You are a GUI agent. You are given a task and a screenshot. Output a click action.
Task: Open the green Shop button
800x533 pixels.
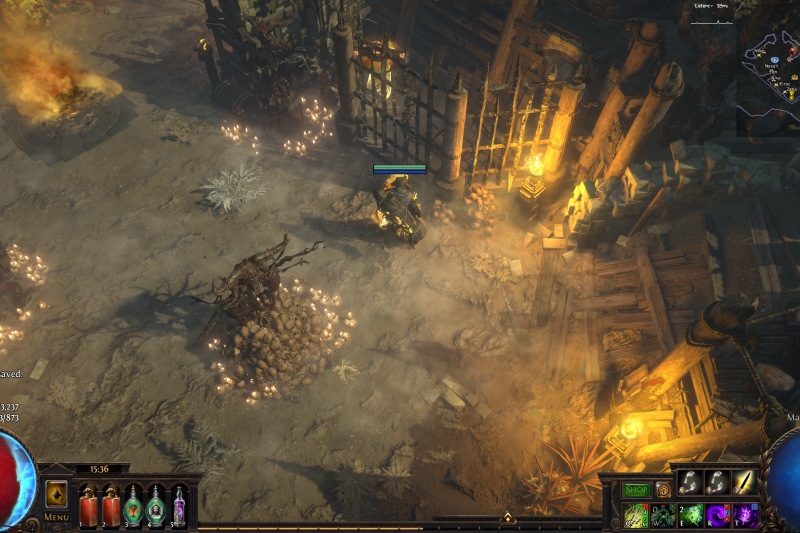636,490
